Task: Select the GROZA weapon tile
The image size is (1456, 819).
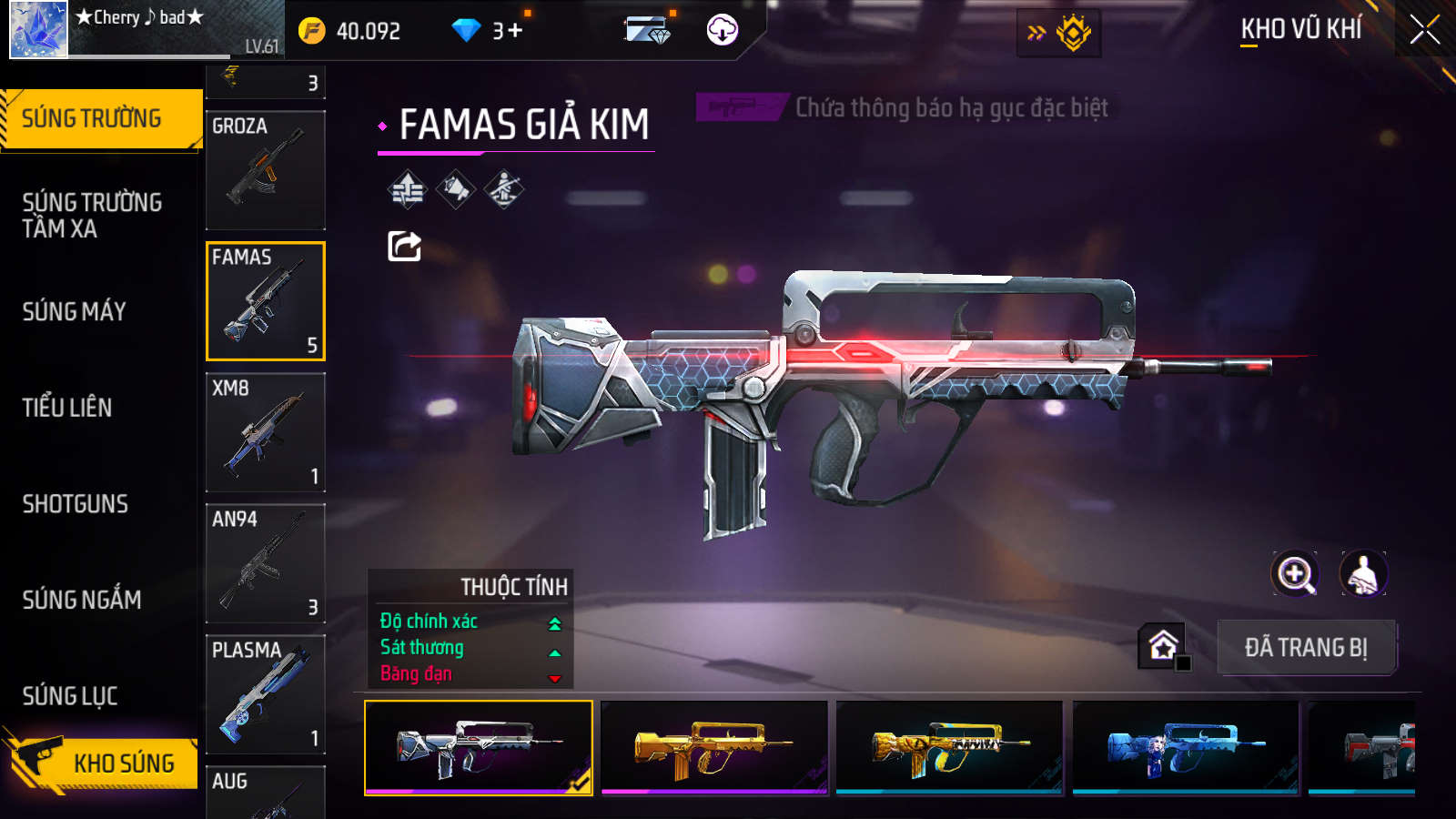Action: [x=266, y=170]
